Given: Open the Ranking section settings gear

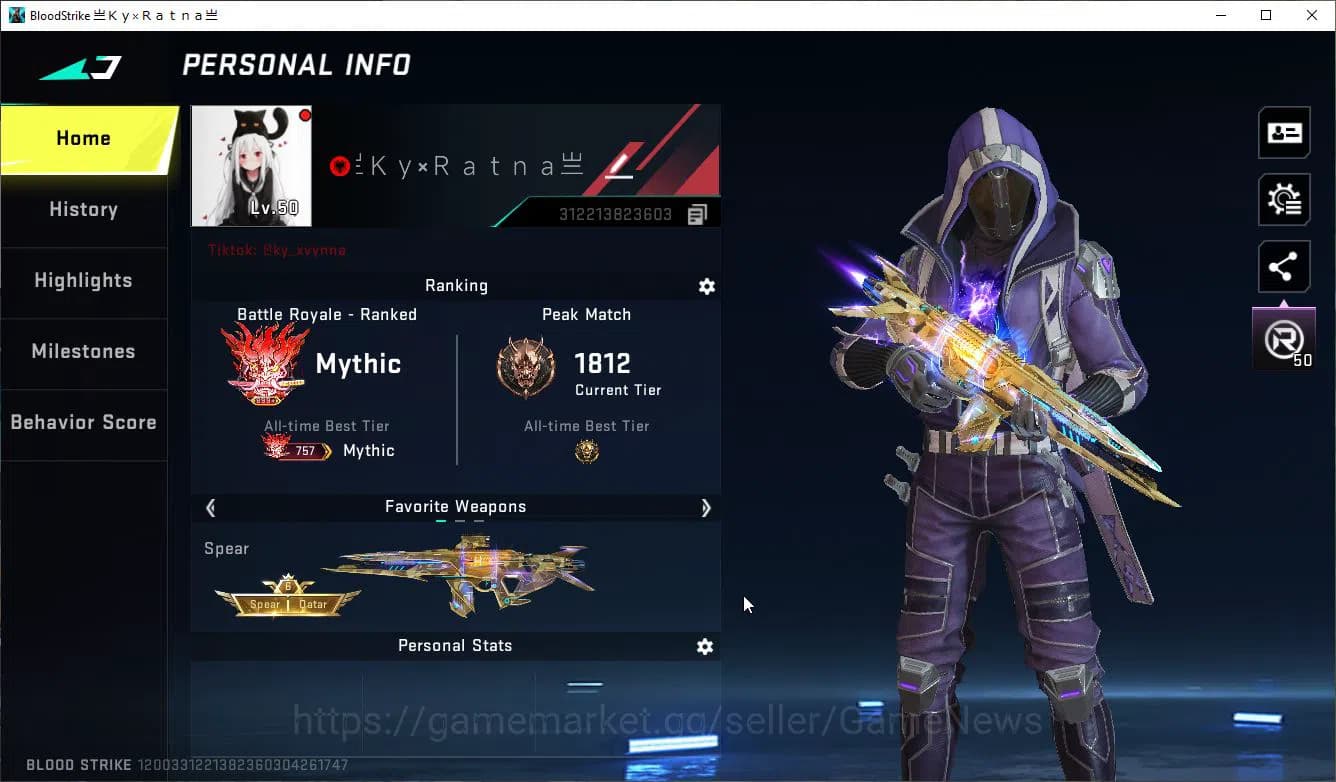Looking at the screenshot, I should (x=707, y=286).
